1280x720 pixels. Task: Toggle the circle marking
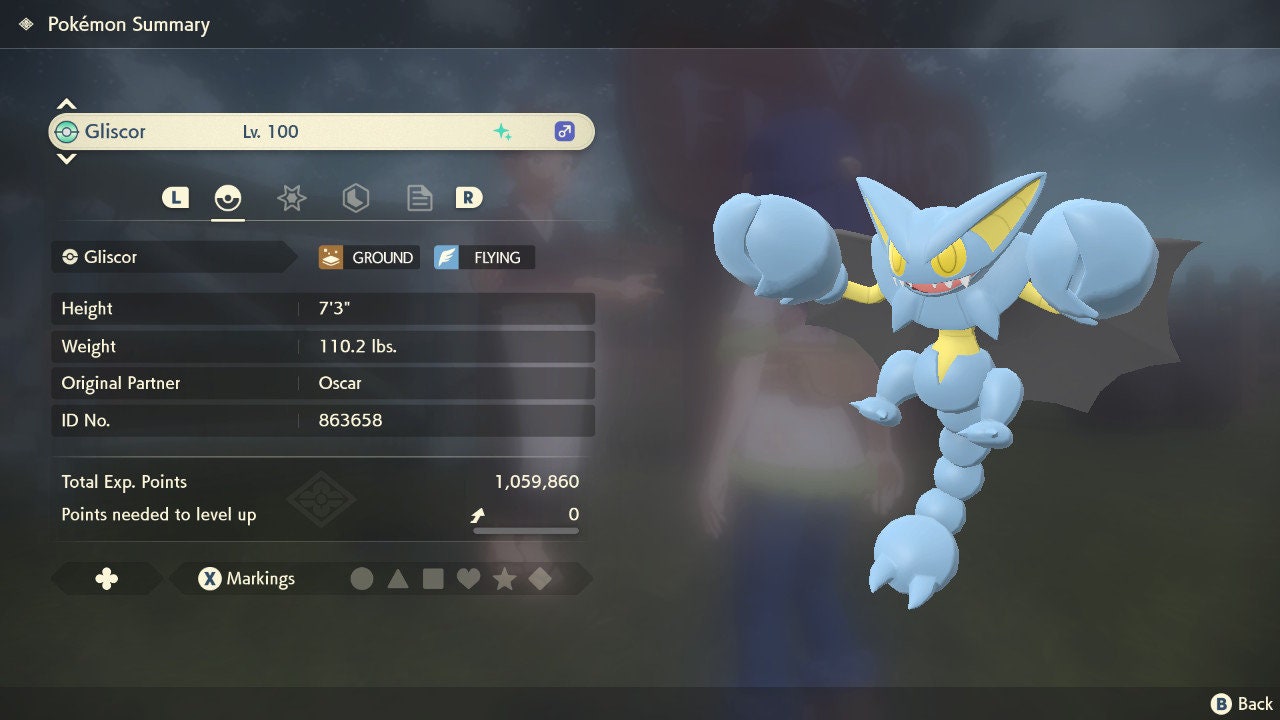(x=363, y=578)
